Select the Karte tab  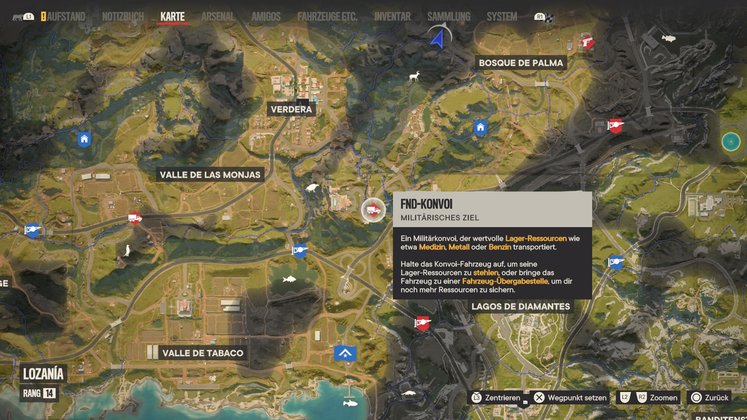click(173, 17)
